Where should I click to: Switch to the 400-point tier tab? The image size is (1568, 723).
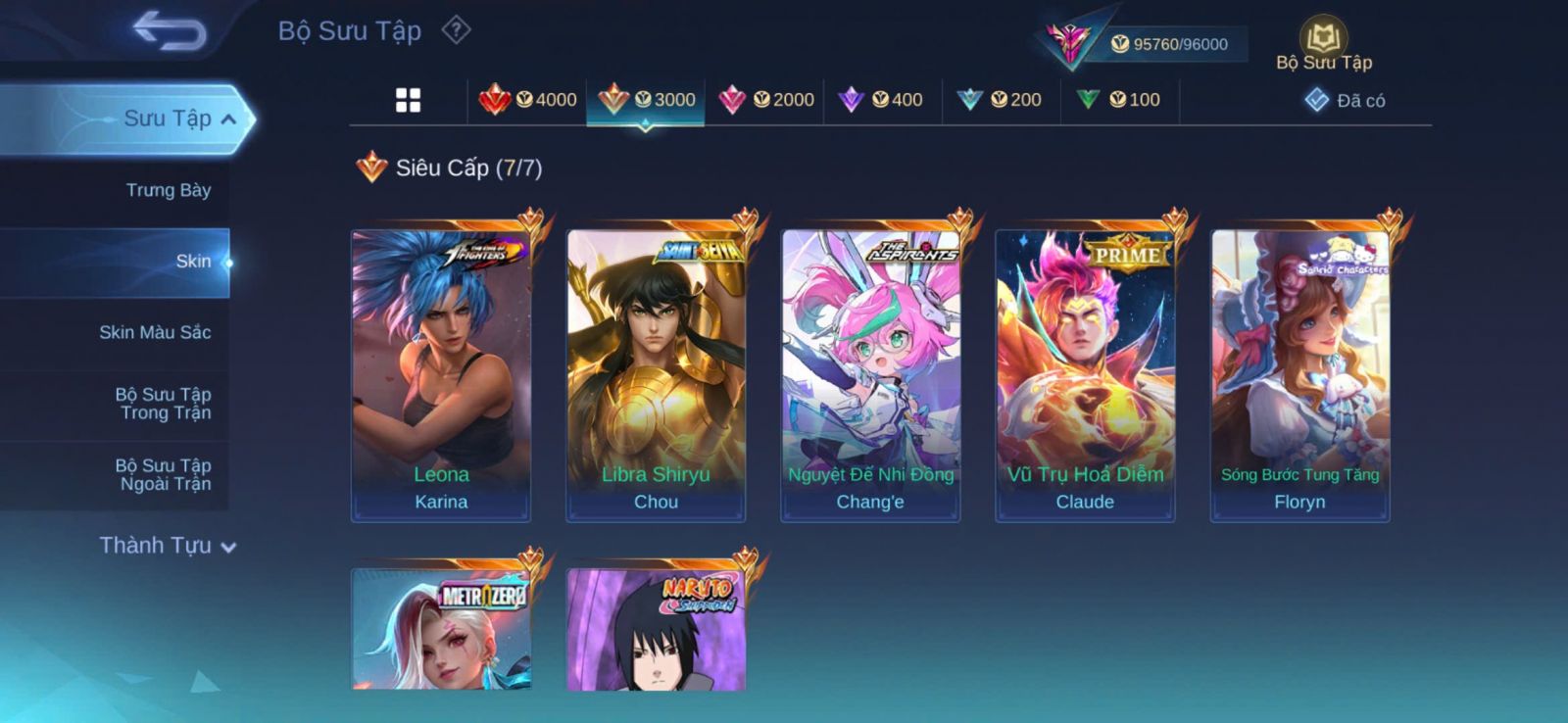(x=881, y=100)
